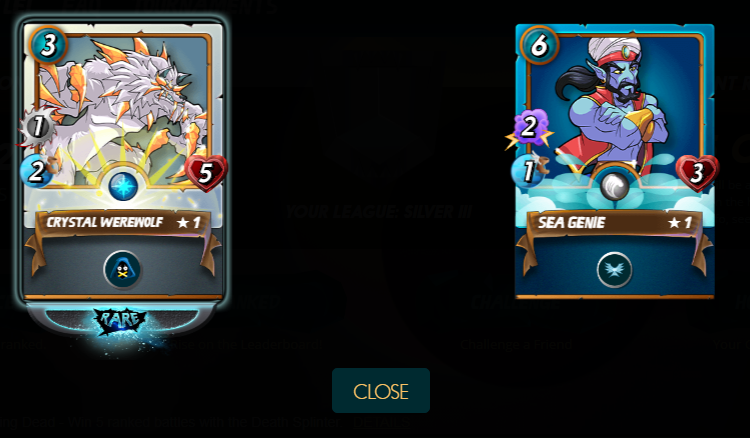Select the Crystal Werewolf card
The height and width of the screenshot is (438, 750).
point(123,160)
